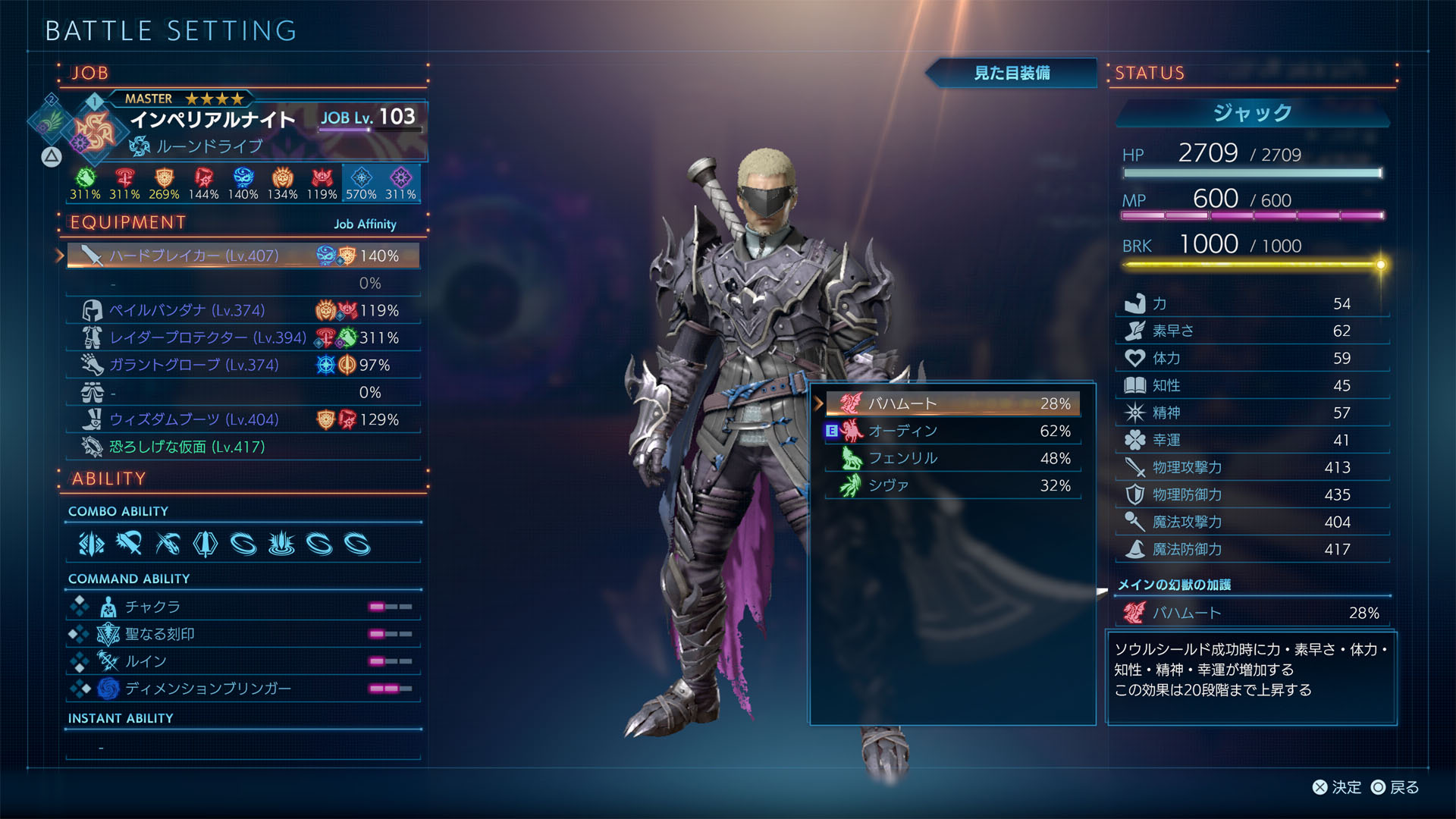Choose the 恐ろしげな仮面 accessory row
Viewport: 1456px width, 819px height.
click(243, 447)
